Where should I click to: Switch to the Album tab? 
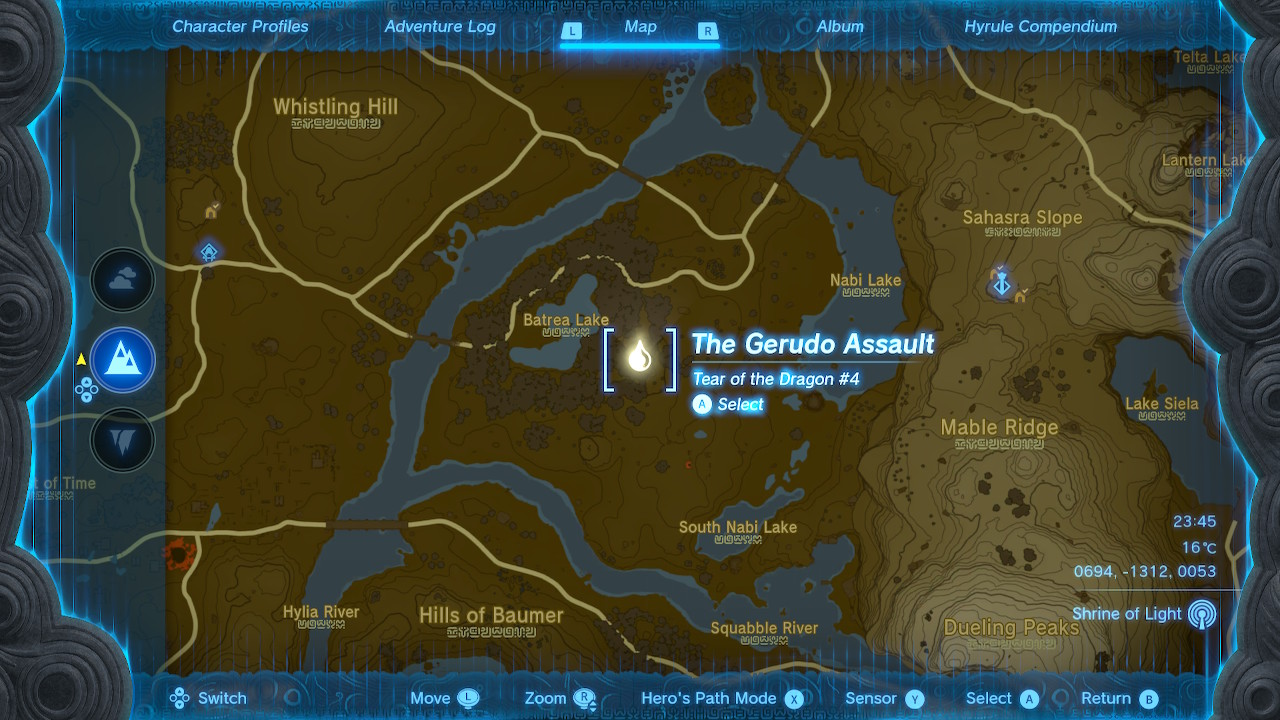click(840, 27)
